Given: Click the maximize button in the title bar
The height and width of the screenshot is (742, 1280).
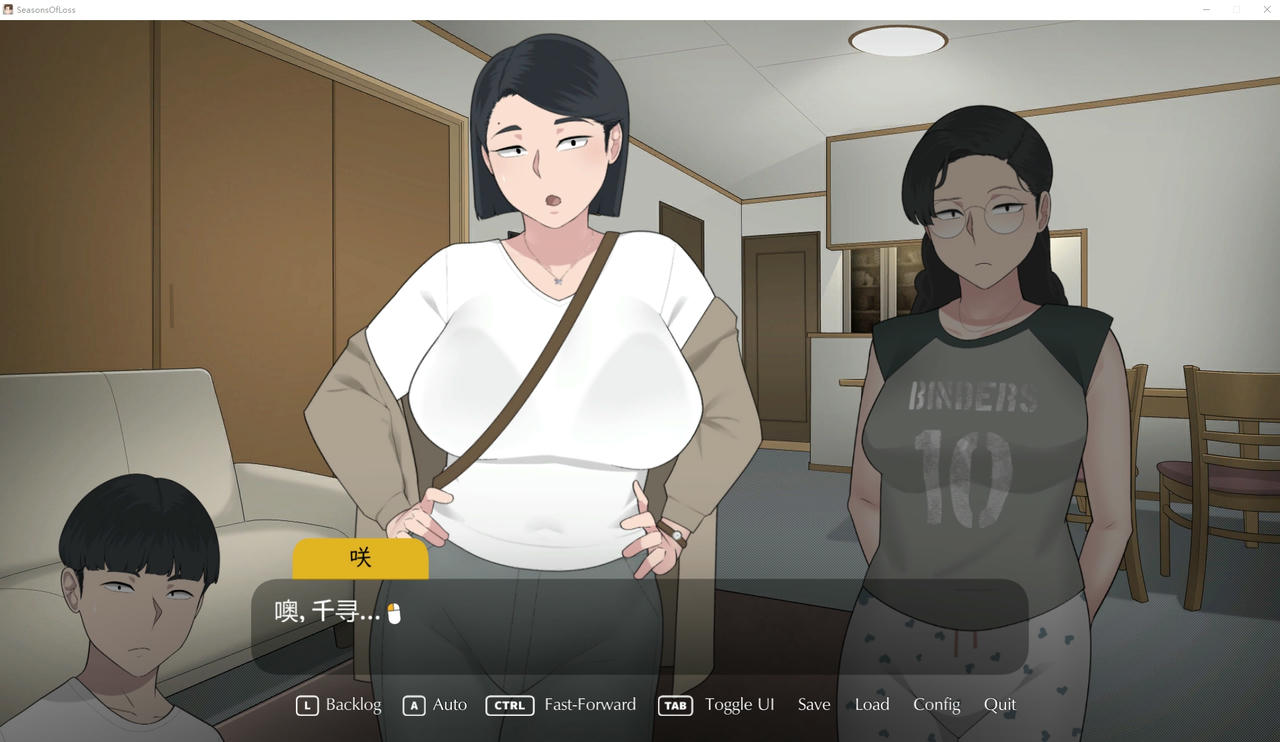Looking at the screenshot, I should (x=1237, y=9).
